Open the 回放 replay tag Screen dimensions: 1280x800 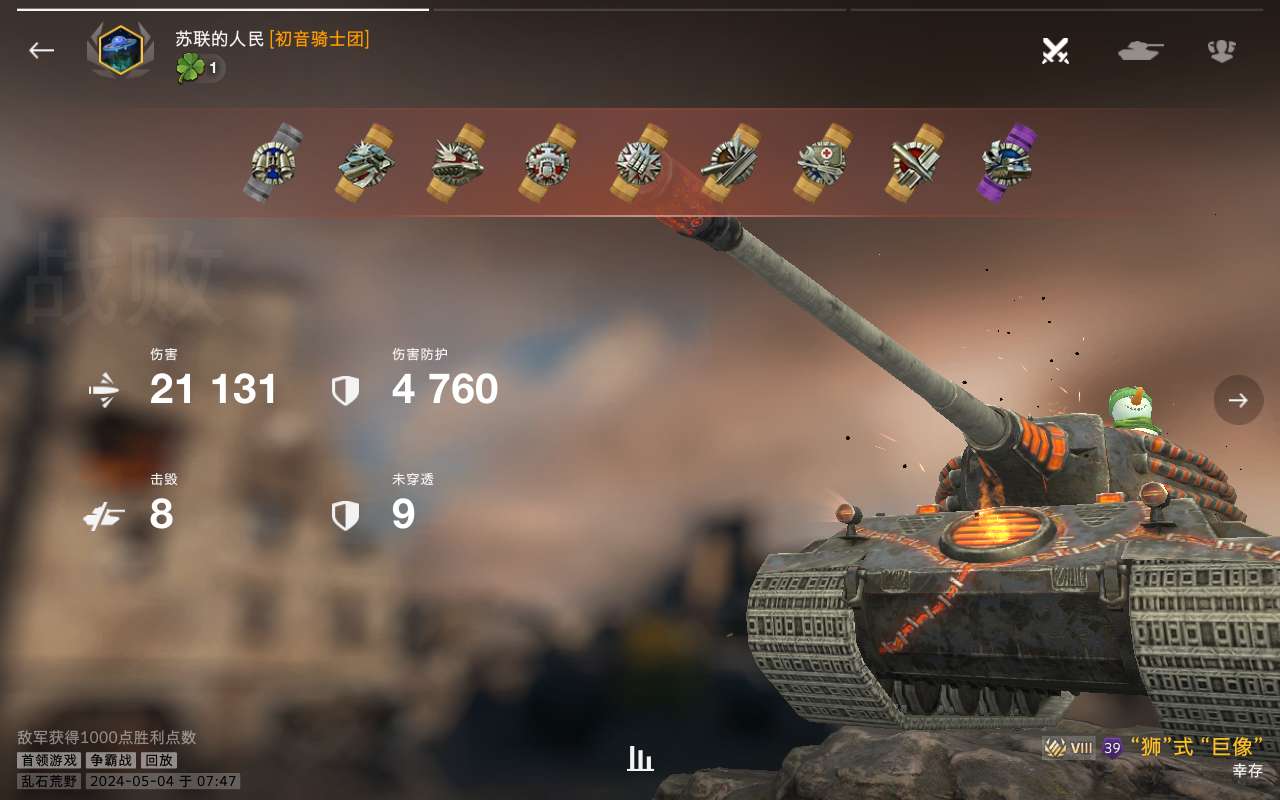point(159,760)
